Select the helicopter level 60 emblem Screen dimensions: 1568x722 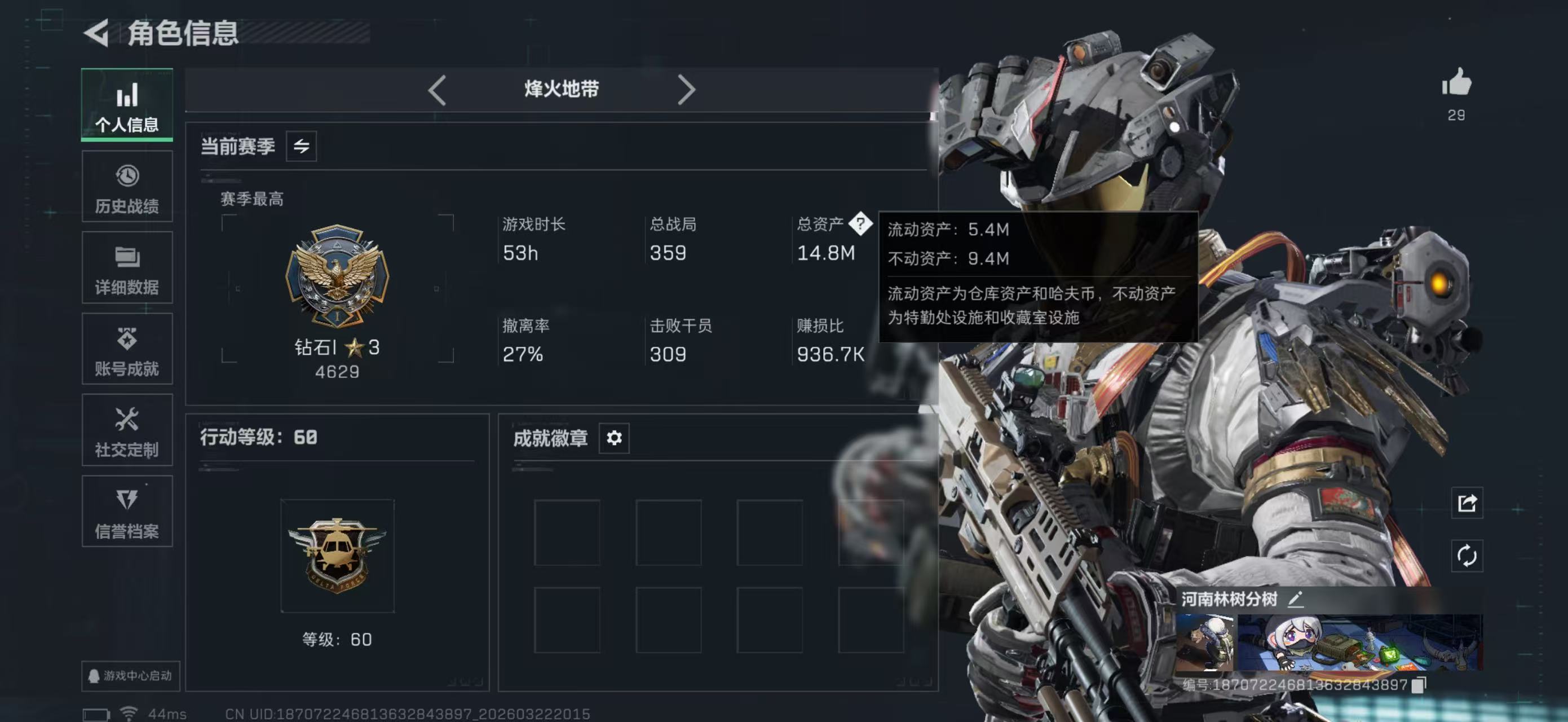click(x=337, y=555)
